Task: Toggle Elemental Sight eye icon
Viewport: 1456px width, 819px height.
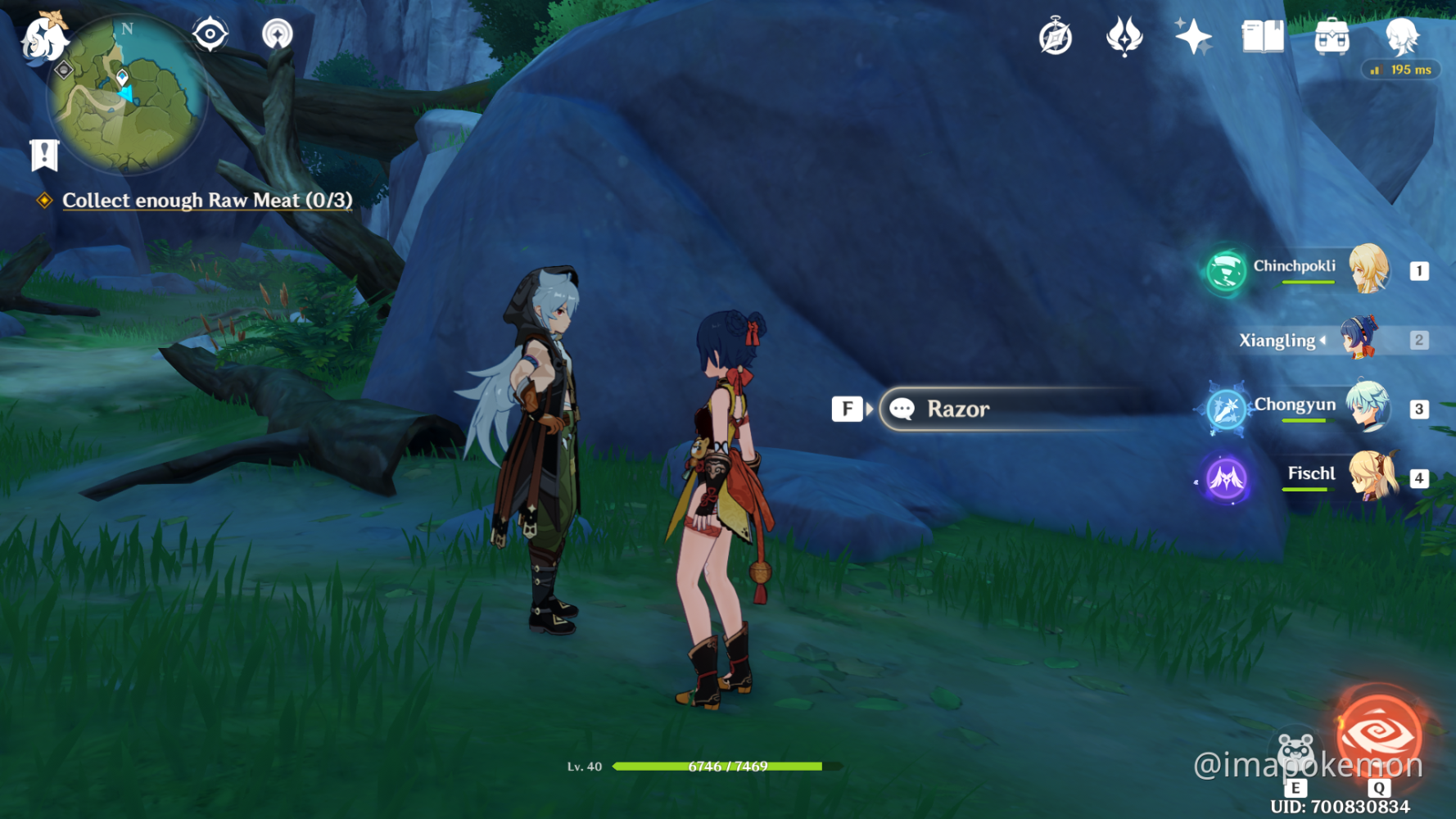Action: 210,34
